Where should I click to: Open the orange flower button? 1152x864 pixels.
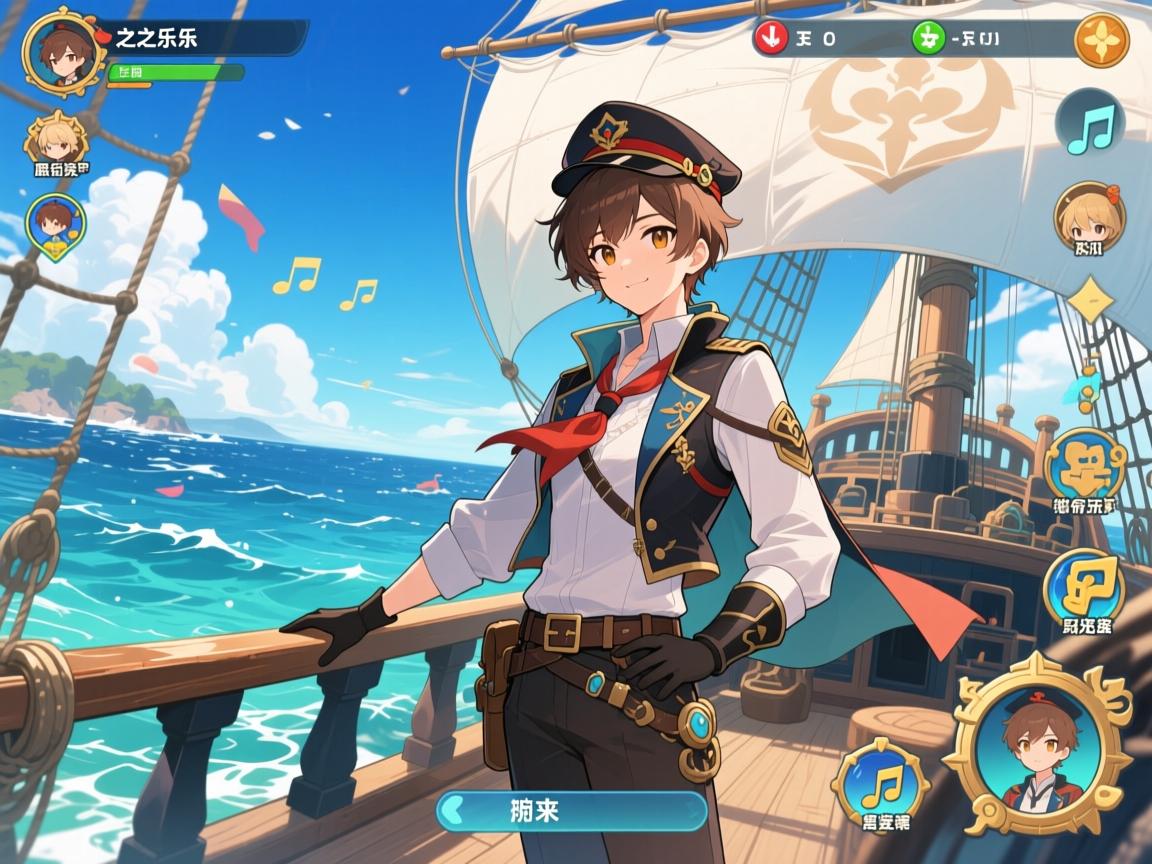tap(1101, 41)
